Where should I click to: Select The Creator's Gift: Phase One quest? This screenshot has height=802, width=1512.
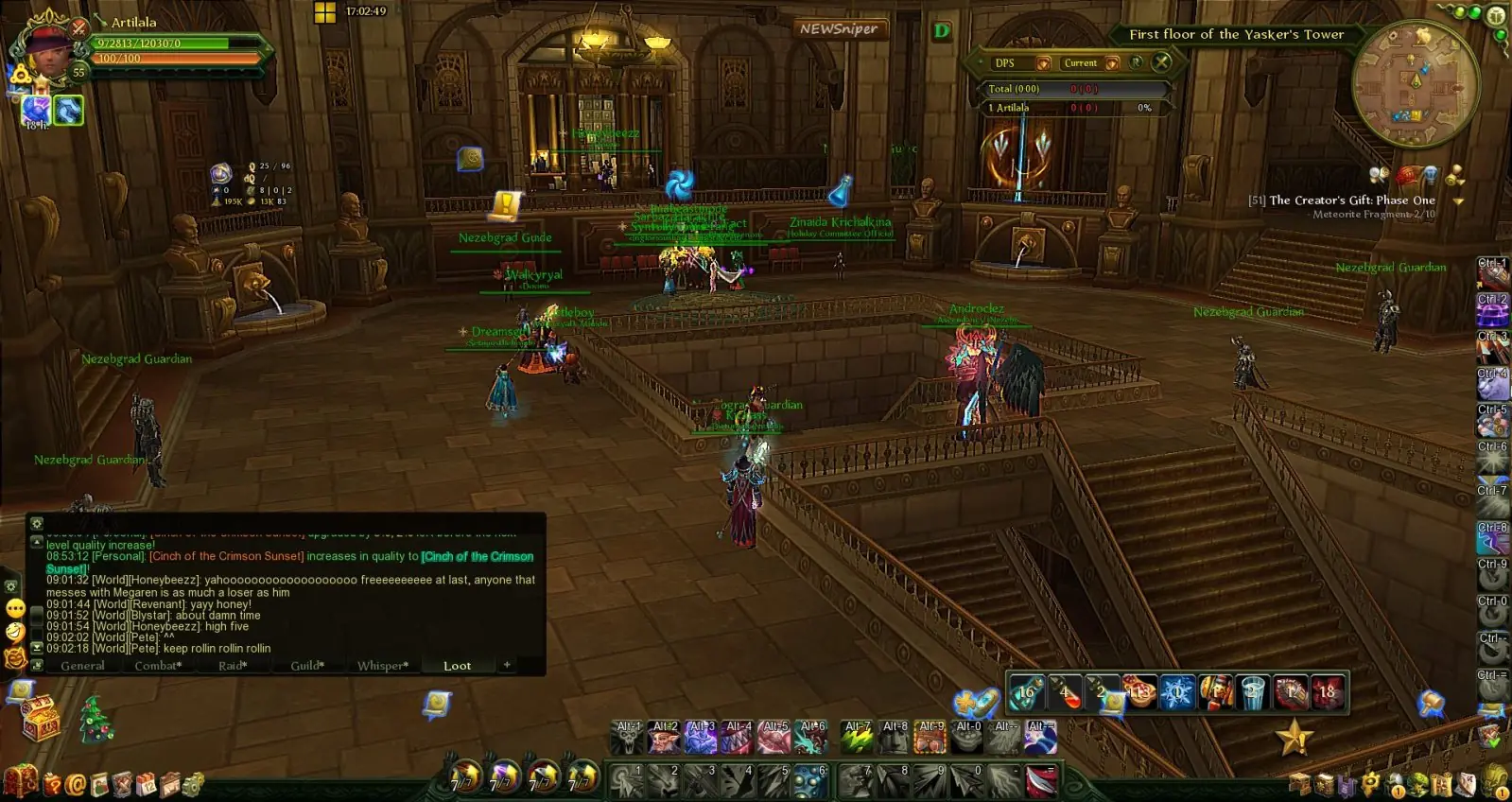click(x=1351, y=200)
